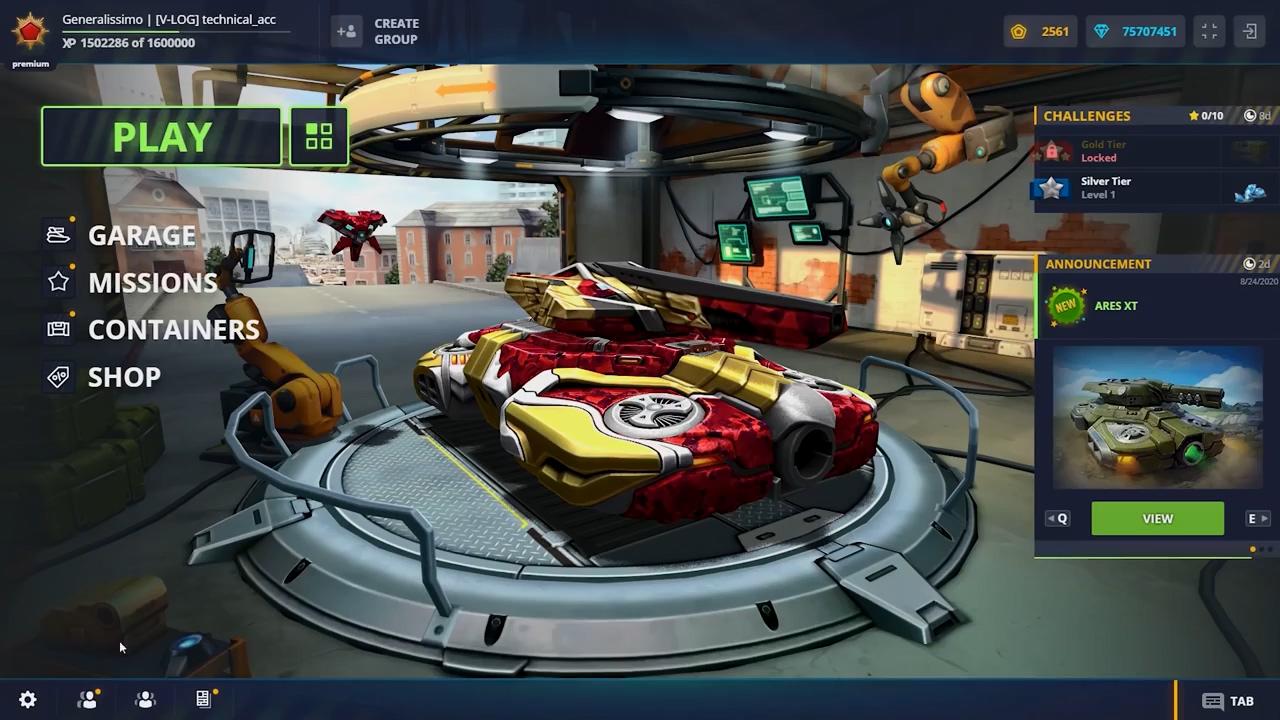
Task: Open the friends list icon
Action: tap(88, 700)
